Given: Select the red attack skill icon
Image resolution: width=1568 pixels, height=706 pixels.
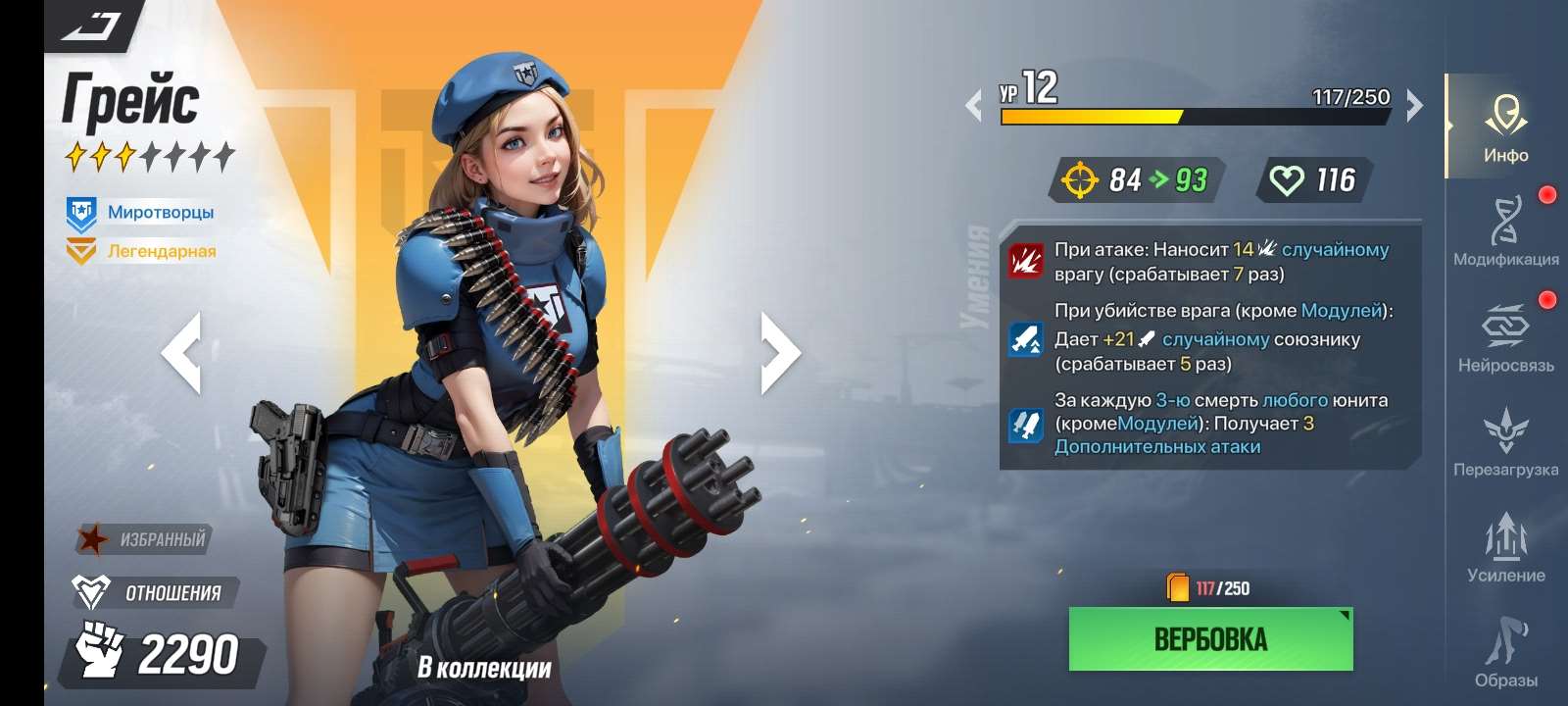Looking at the screenshot, I should click(x=1026, y=262).
